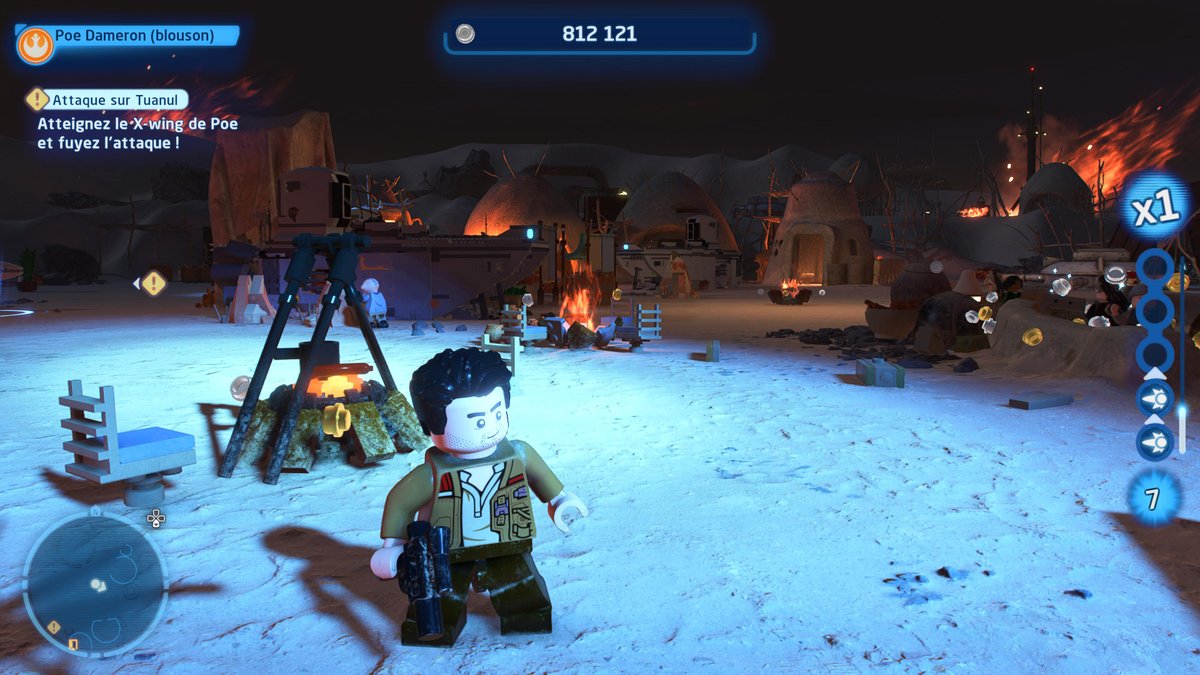This screenshot has height=675, width=1200.
Task: Select the Poe Dameron character portrait badge
Action: point(35,45)
